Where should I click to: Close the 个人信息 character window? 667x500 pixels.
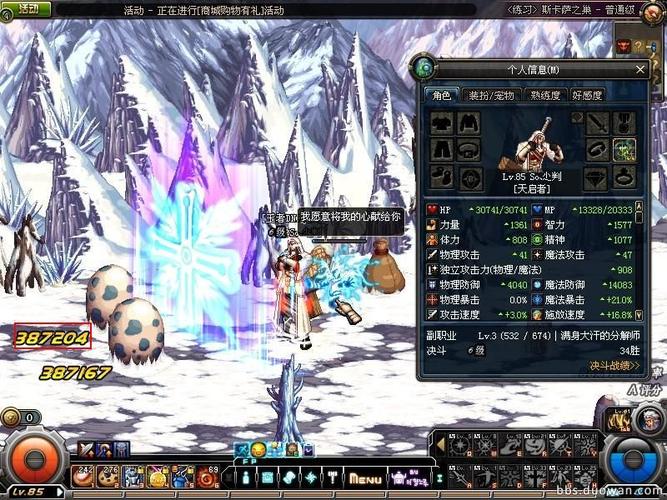click(638, 69)
